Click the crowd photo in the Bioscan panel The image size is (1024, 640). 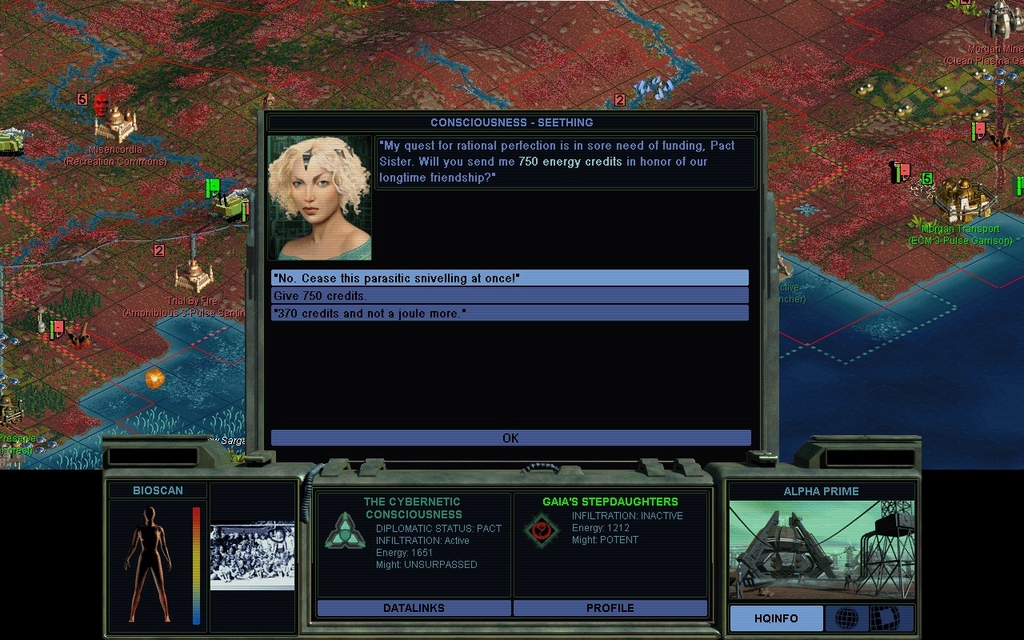click(x=252, y=556)
